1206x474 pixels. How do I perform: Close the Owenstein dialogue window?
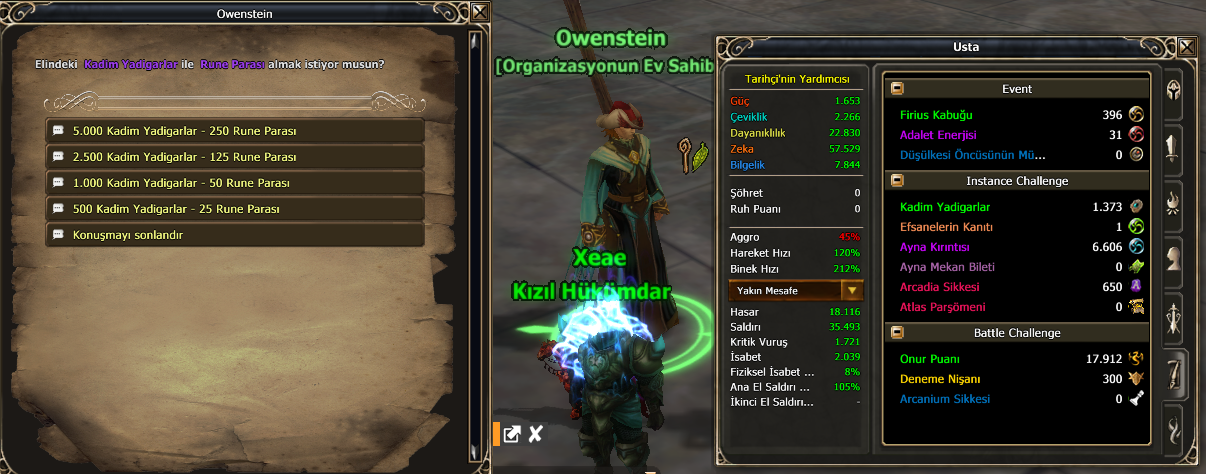click(x=480, y=13)
